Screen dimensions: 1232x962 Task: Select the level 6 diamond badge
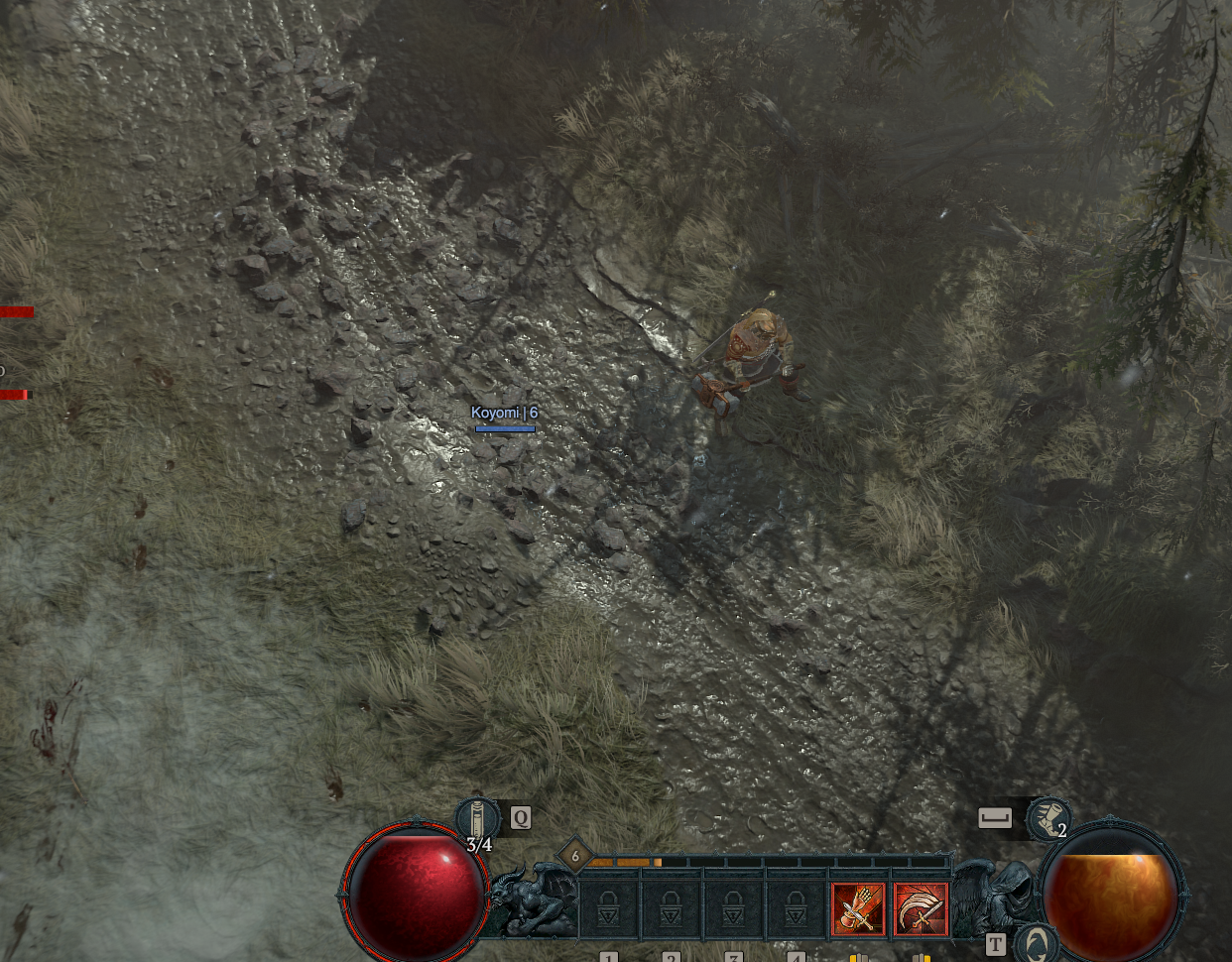click(574, 856)
